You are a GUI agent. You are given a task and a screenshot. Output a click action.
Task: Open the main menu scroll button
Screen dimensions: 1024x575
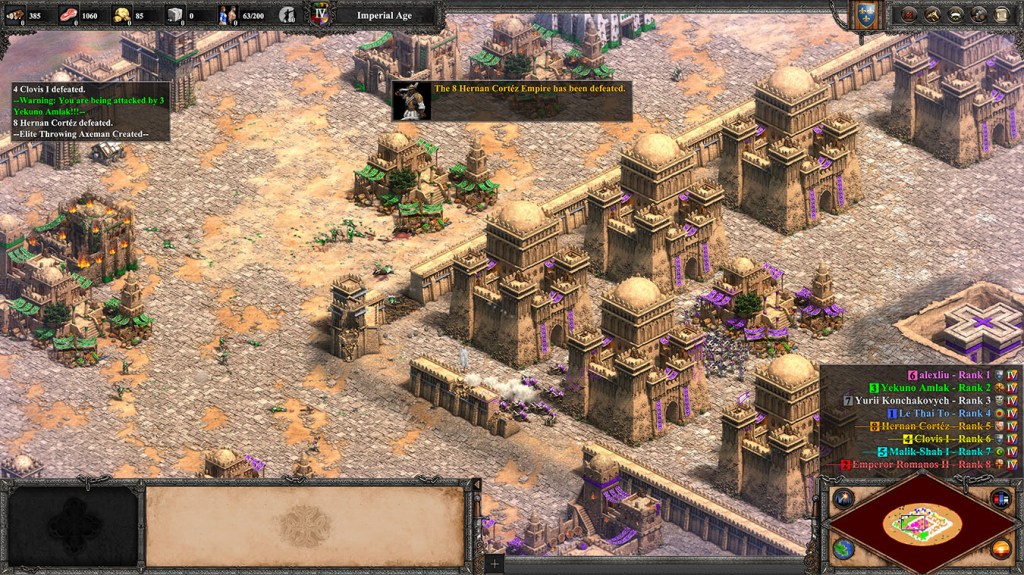[x=1000, y=14]
